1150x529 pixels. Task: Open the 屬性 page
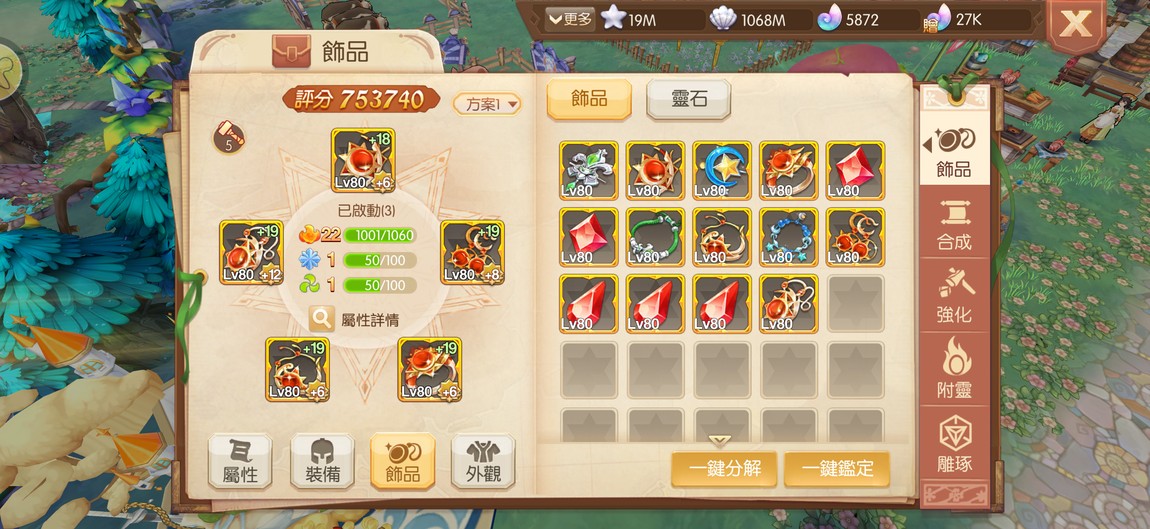point(240,461)
